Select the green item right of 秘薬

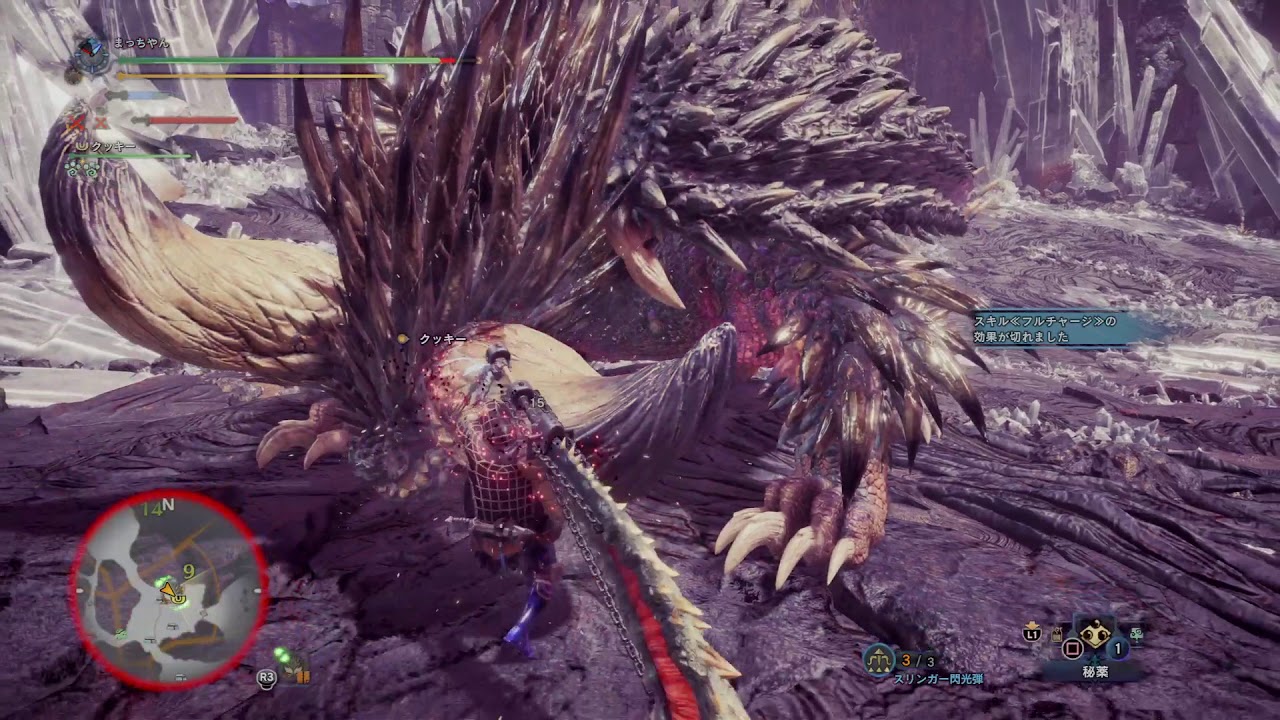pos(1137,633)
